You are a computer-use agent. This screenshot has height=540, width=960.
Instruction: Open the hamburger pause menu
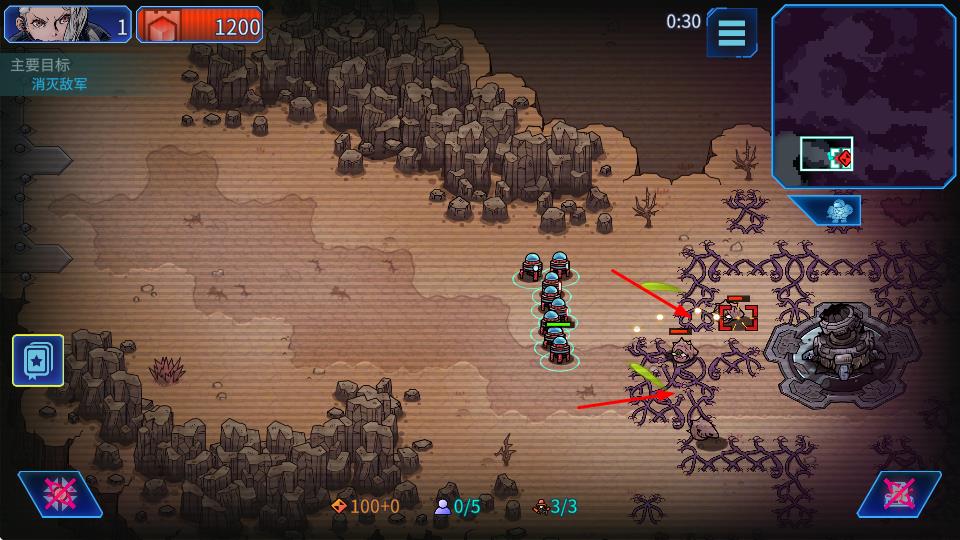(732, 32)
